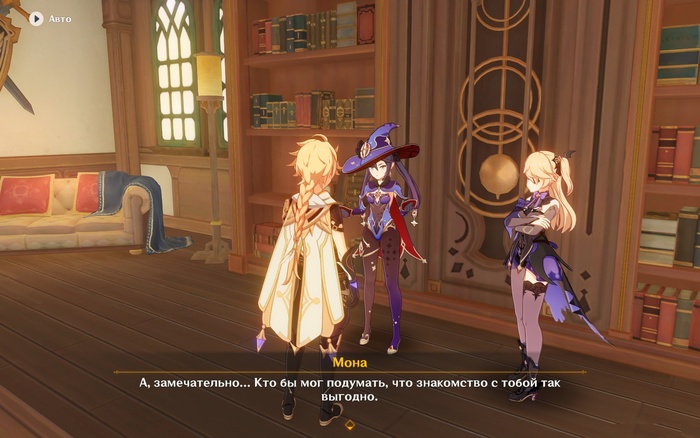Click the dialogue continue arrow under Мона's line
This screenshot has width=700, height=438.
(349, 424)
